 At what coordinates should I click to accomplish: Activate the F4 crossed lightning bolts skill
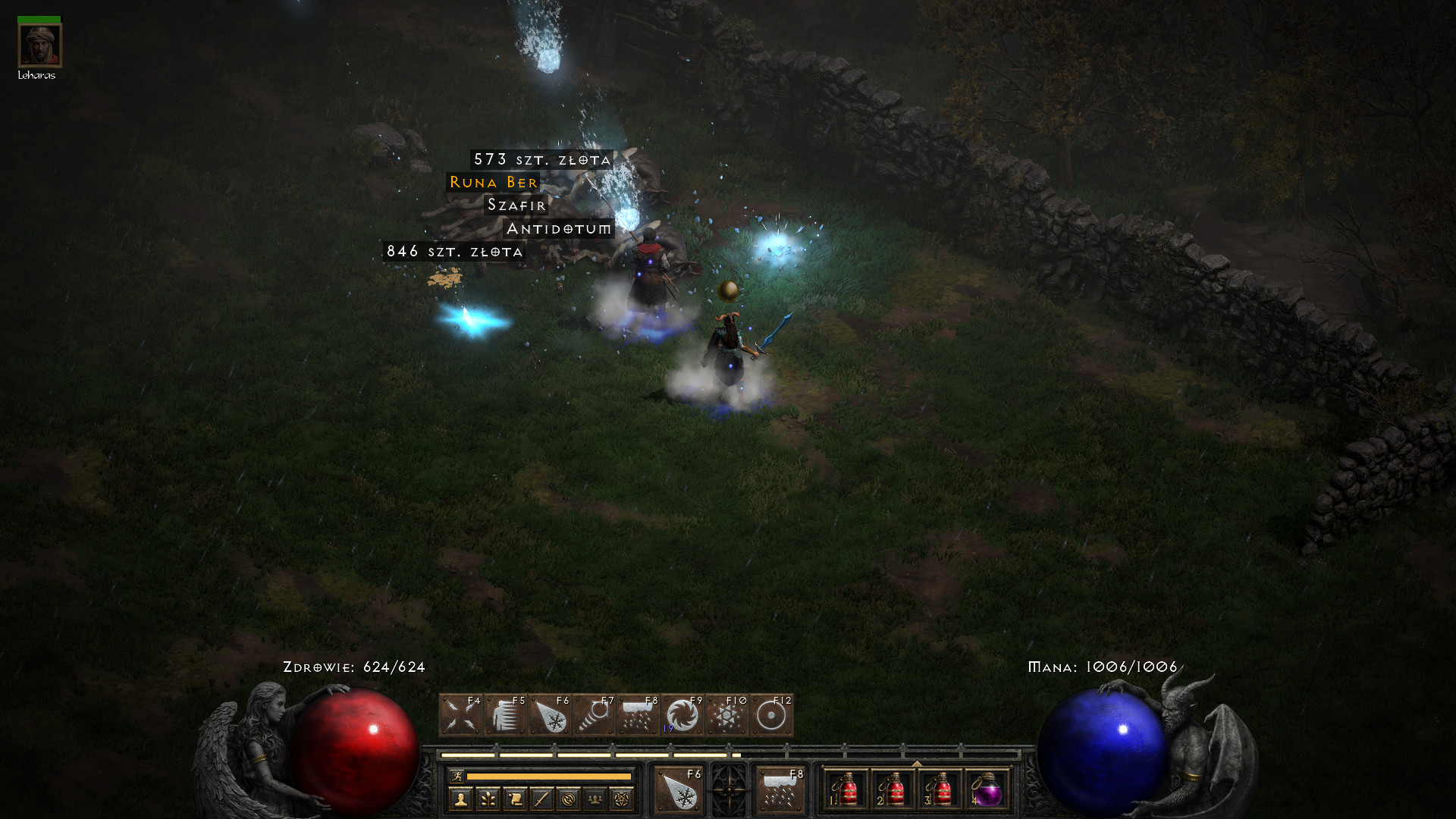(461, 715)
